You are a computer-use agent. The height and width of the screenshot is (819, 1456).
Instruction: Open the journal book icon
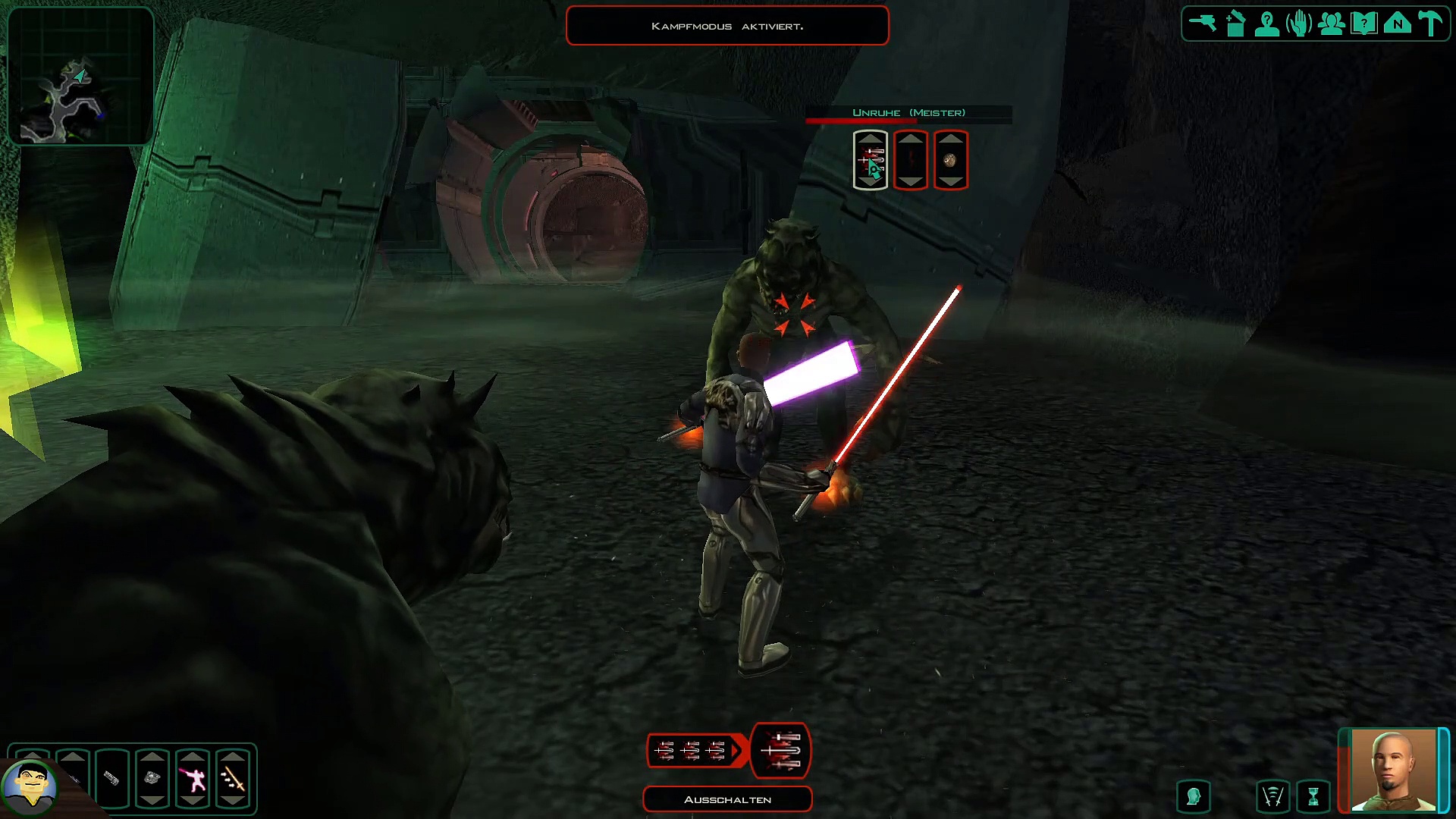click(1364, 24)
